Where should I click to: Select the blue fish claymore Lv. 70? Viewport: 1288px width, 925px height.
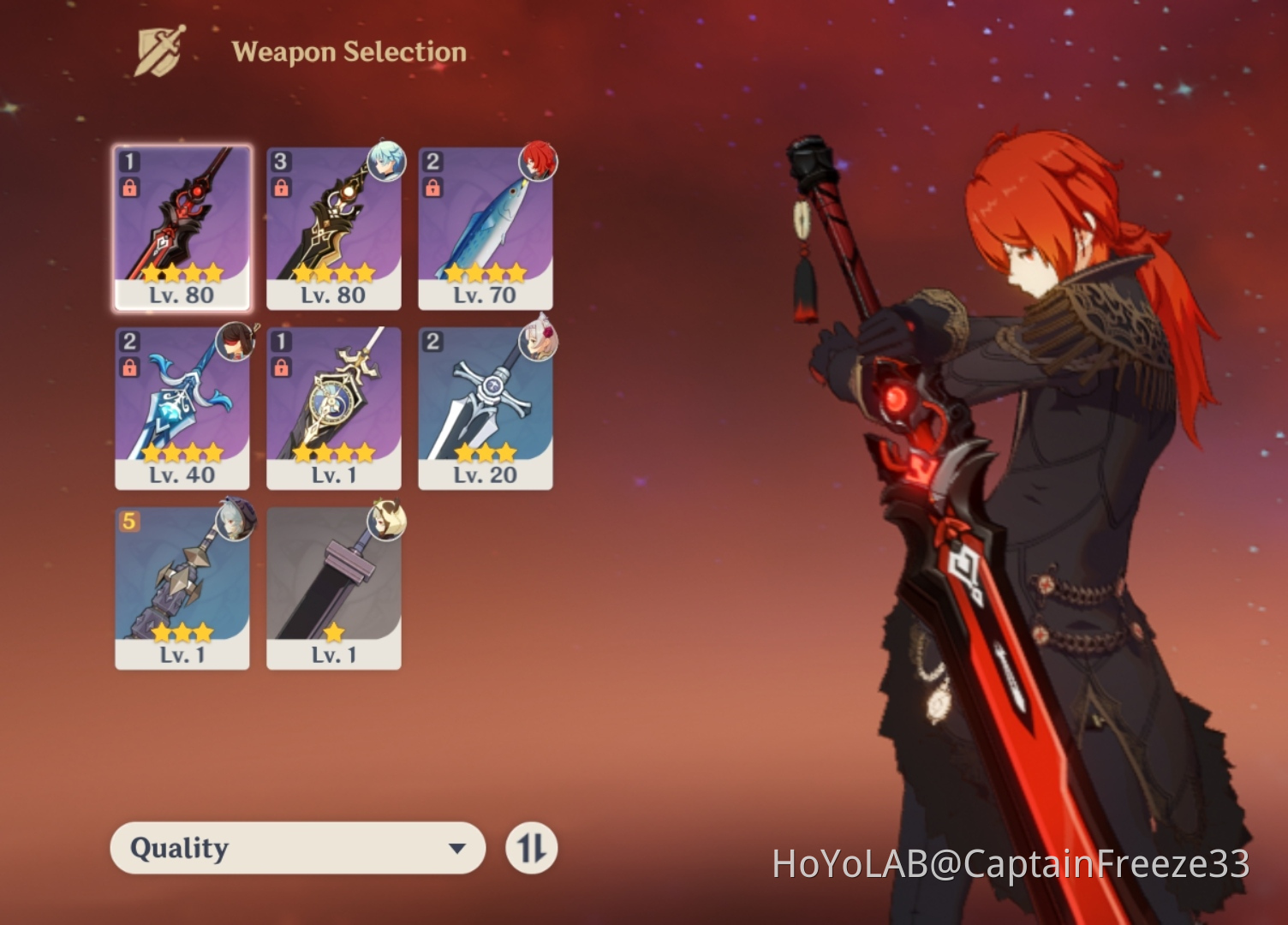click(x=486, y=227)
